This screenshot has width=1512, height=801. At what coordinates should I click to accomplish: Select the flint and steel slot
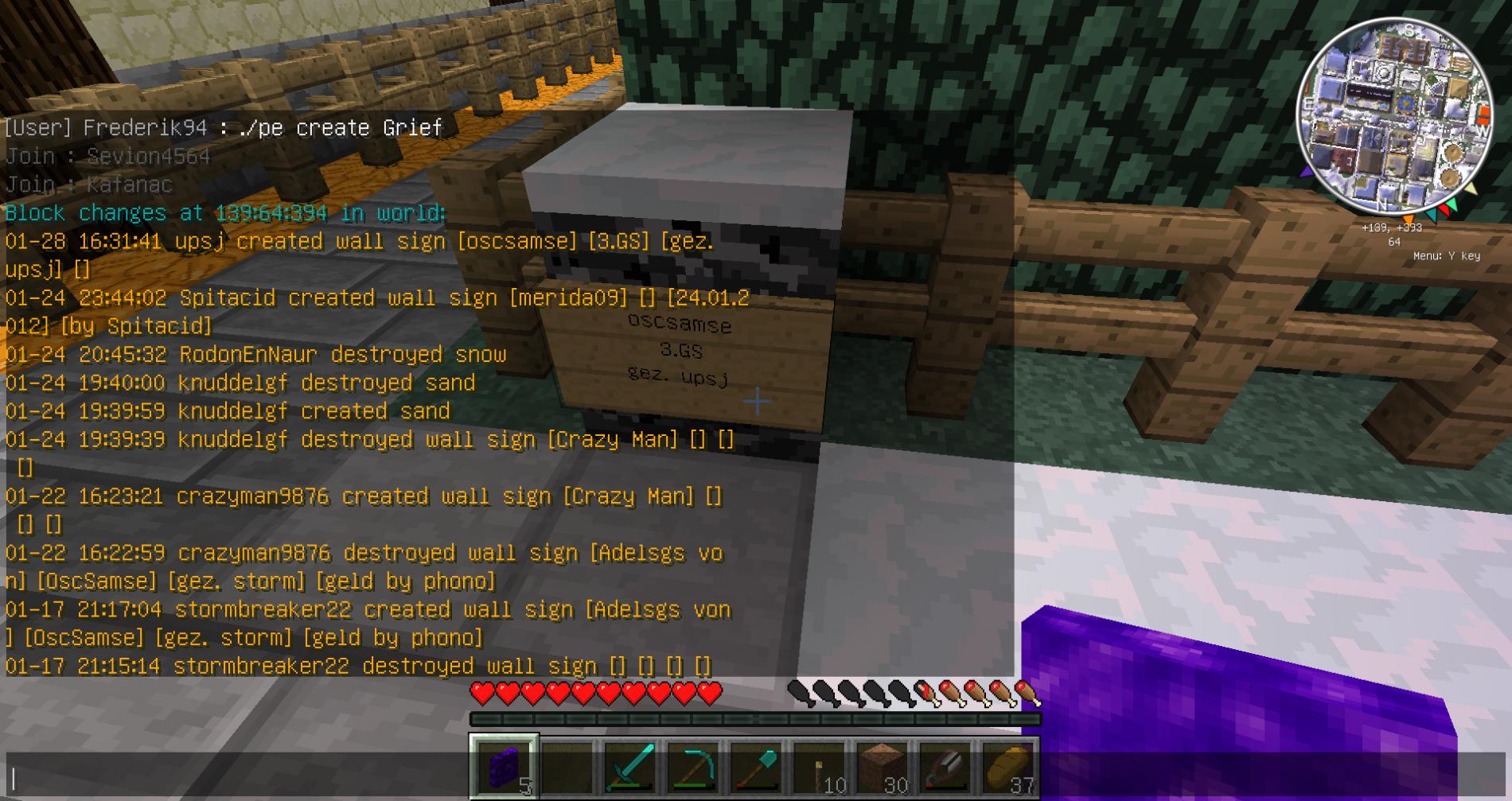pyautogui.click(x=945, y=768)
